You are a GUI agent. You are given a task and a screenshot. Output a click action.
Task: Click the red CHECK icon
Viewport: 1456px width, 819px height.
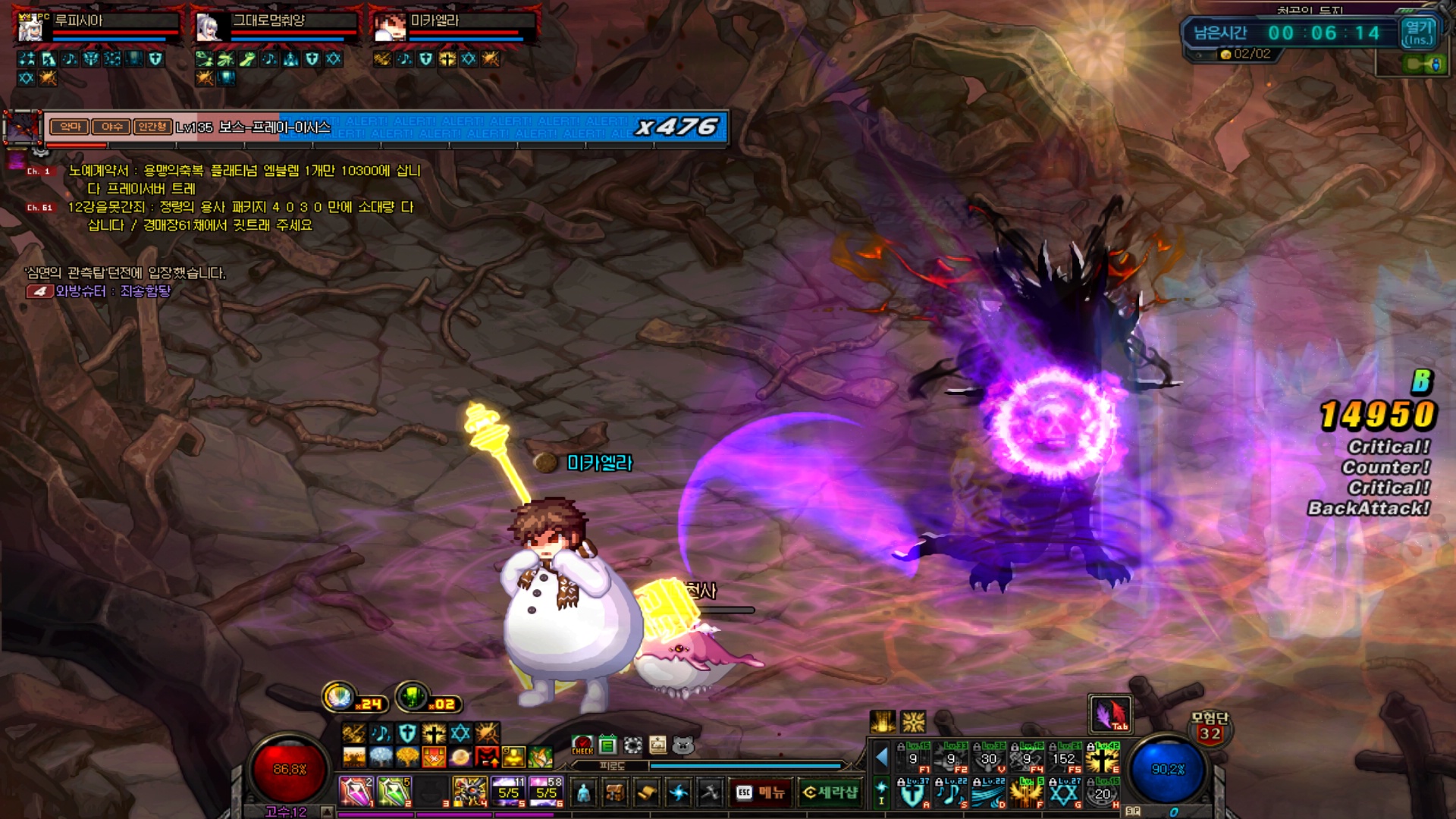click(582, 745)
